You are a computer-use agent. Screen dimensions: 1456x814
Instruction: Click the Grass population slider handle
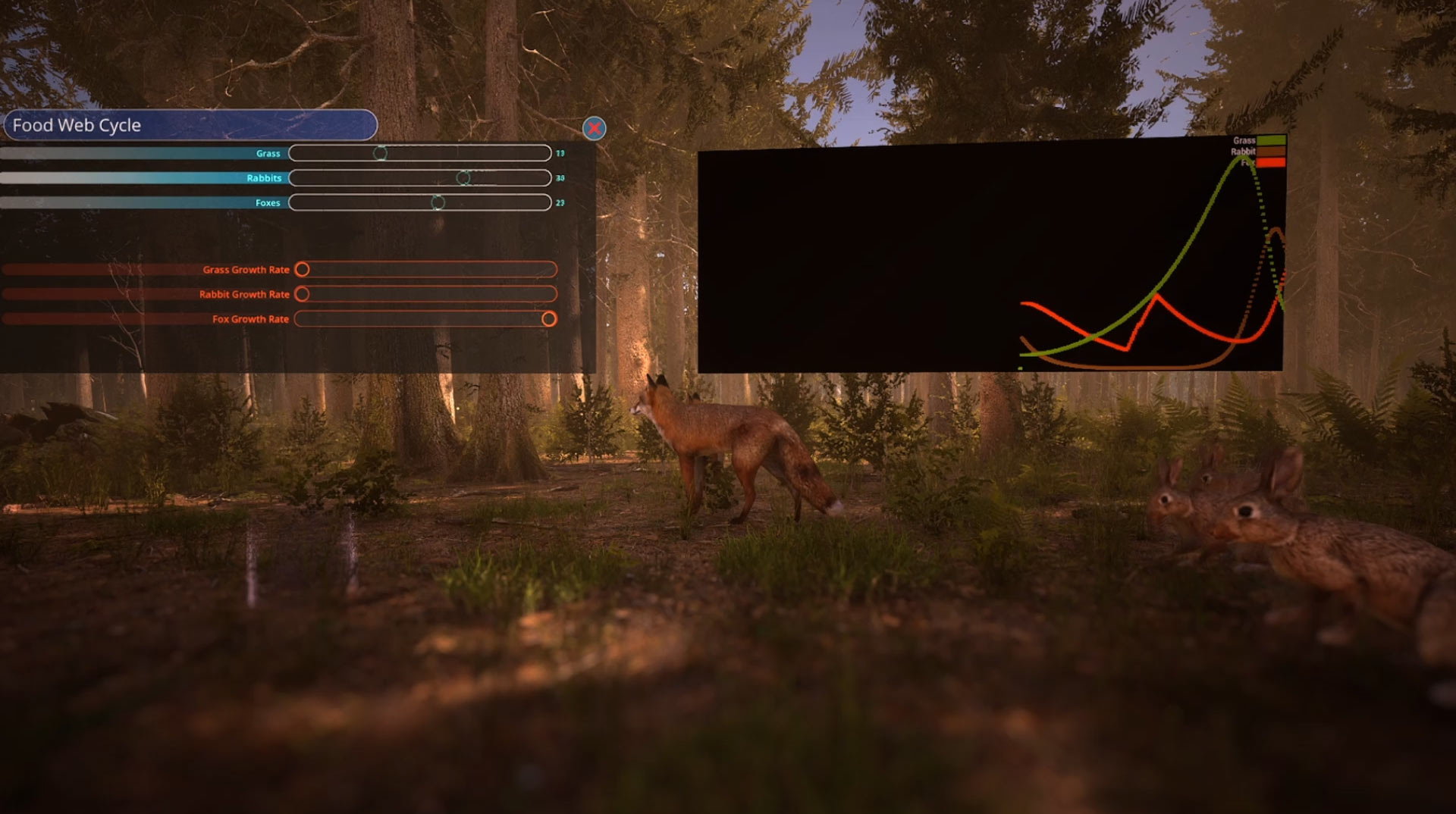click(x=380, y=153)
